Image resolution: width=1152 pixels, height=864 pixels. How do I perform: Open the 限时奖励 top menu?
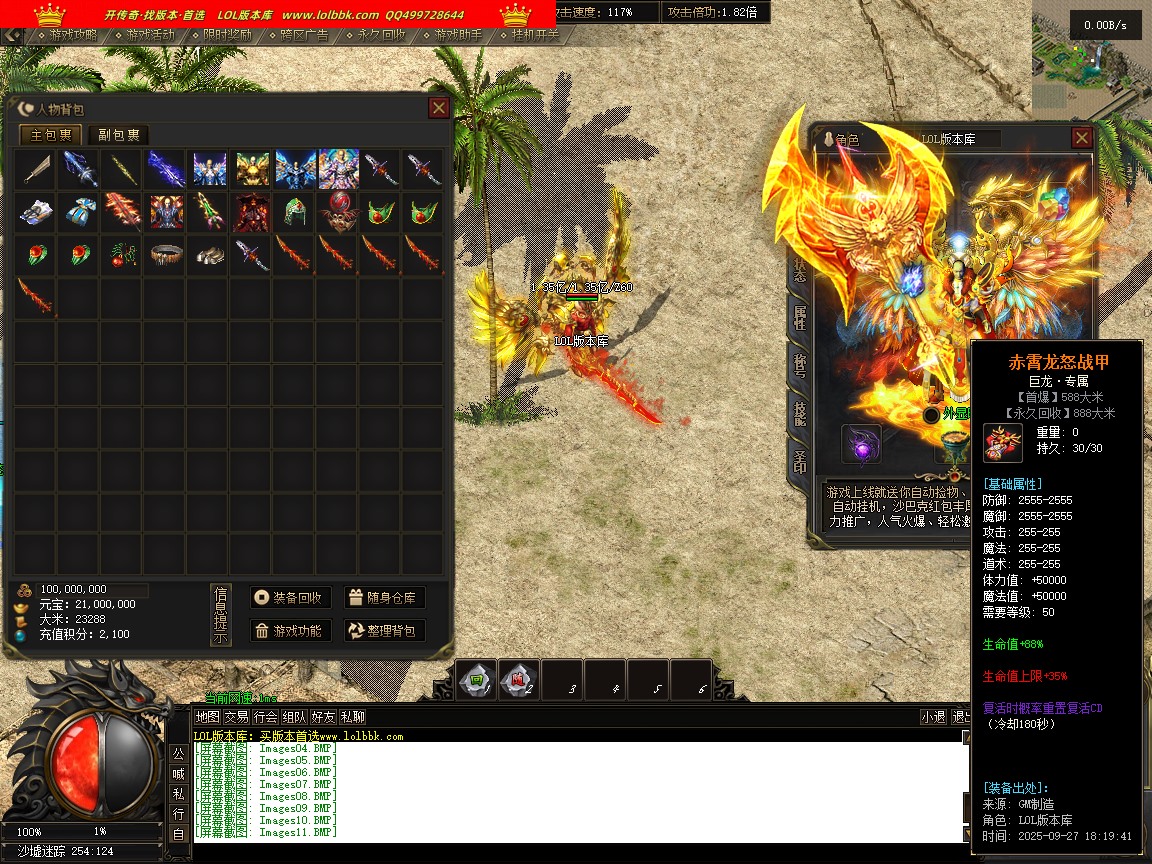228,35
